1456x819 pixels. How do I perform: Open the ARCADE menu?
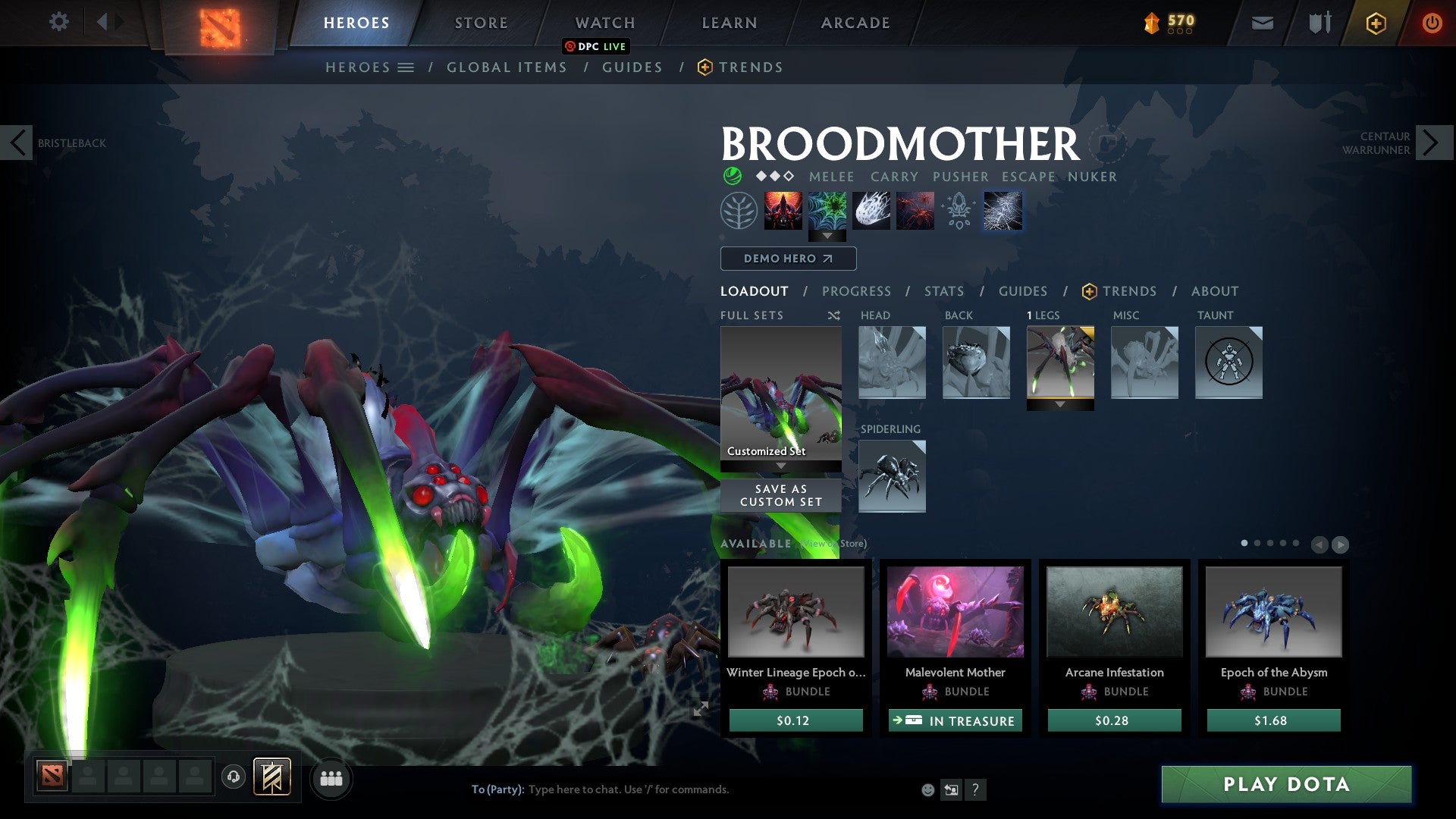point(855,23)
